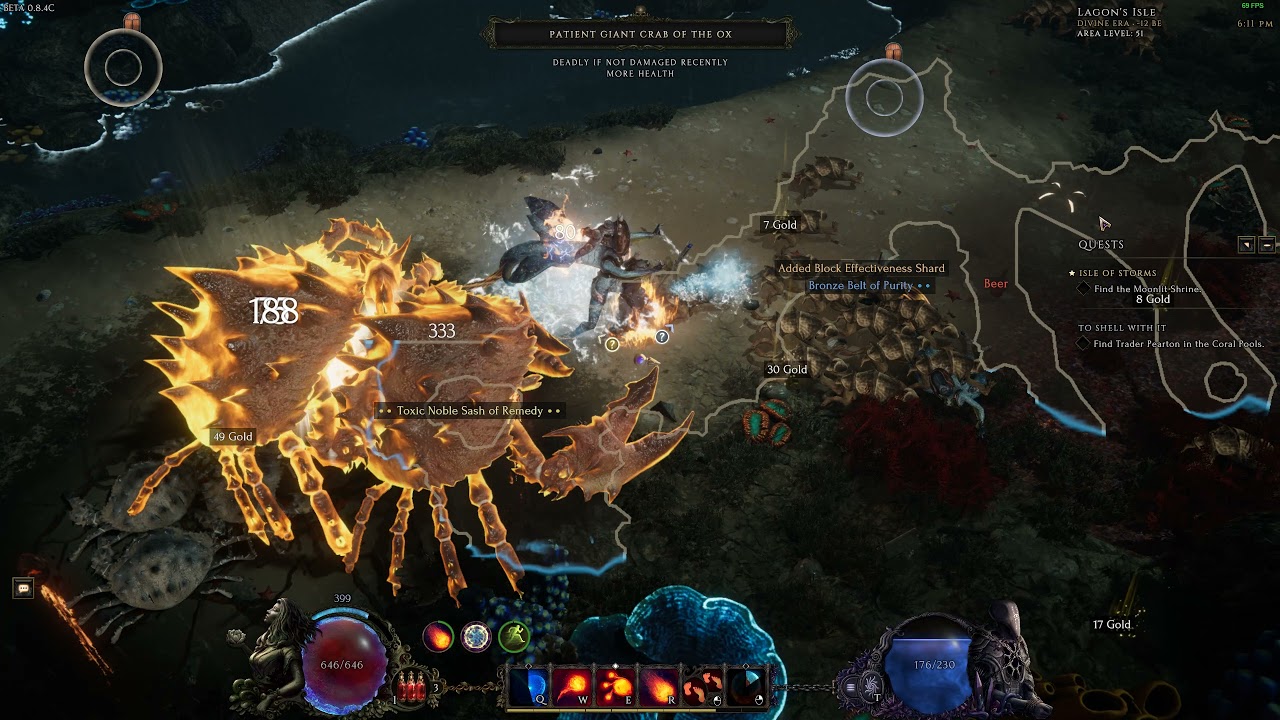Minimize the Quests tracker with the dash button
1280x720 pixels.
pos(1266,245)
